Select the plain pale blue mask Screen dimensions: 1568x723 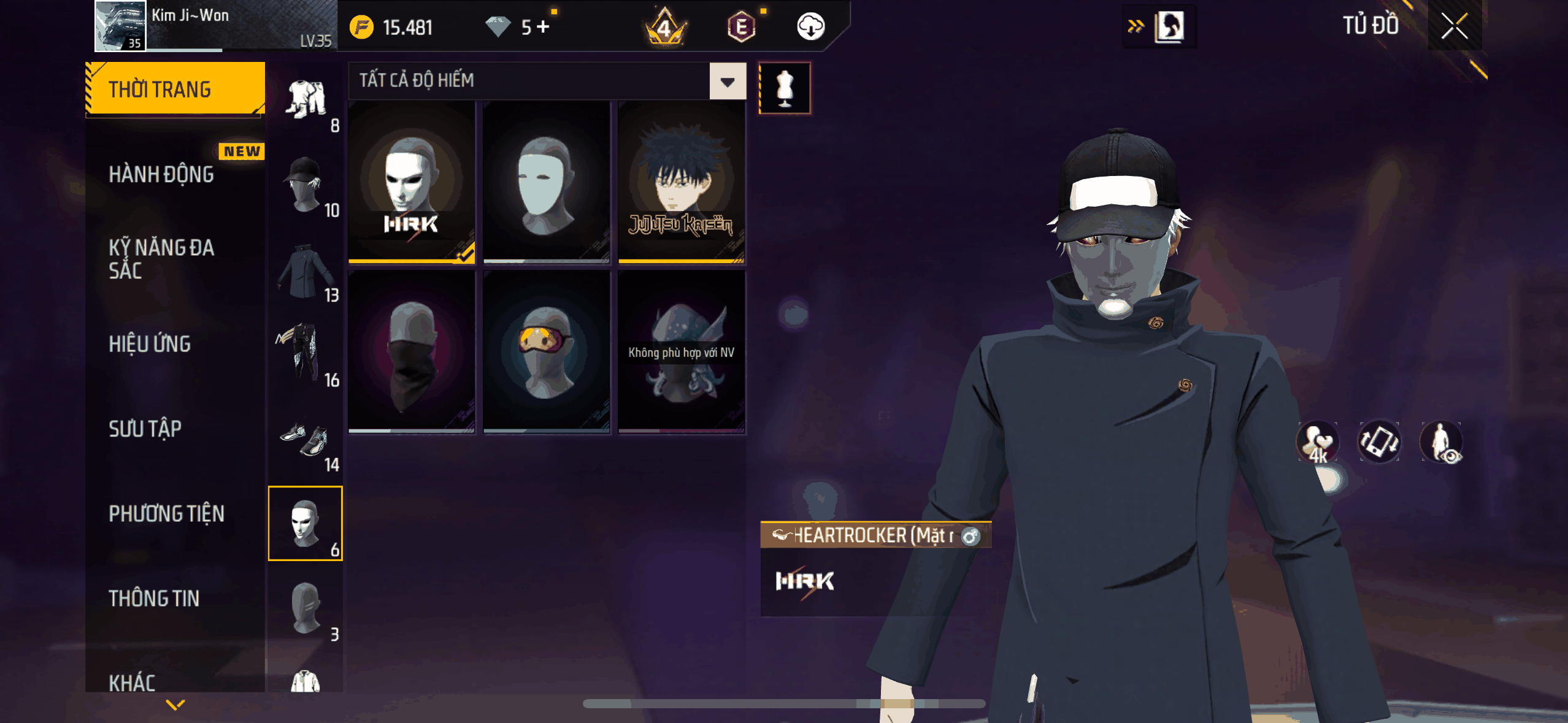click(x=546, y=182)
